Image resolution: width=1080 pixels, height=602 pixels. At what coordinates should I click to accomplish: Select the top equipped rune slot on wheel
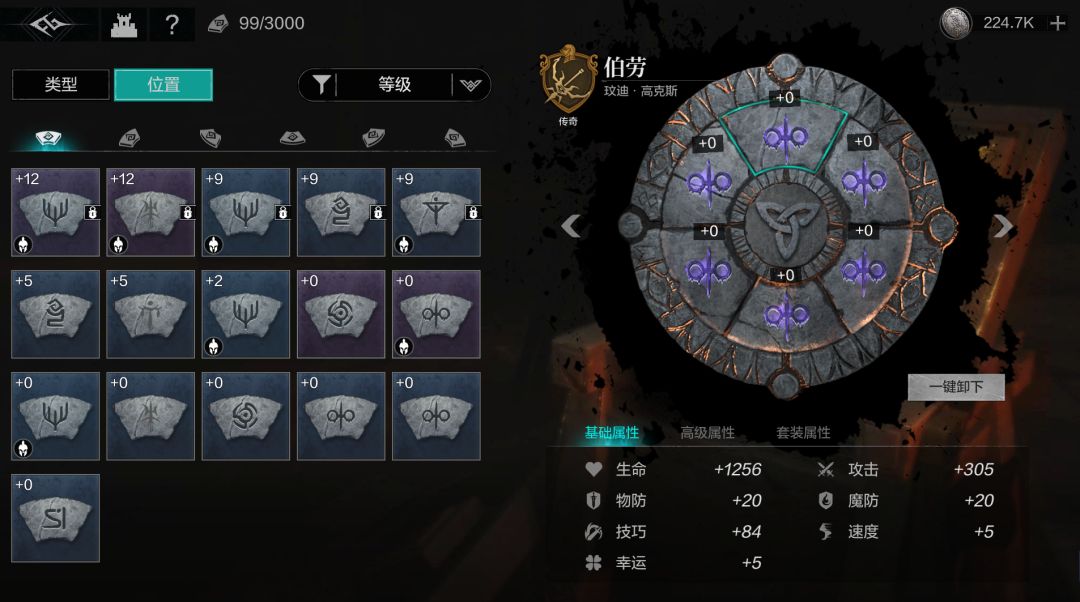coord(785,138)
